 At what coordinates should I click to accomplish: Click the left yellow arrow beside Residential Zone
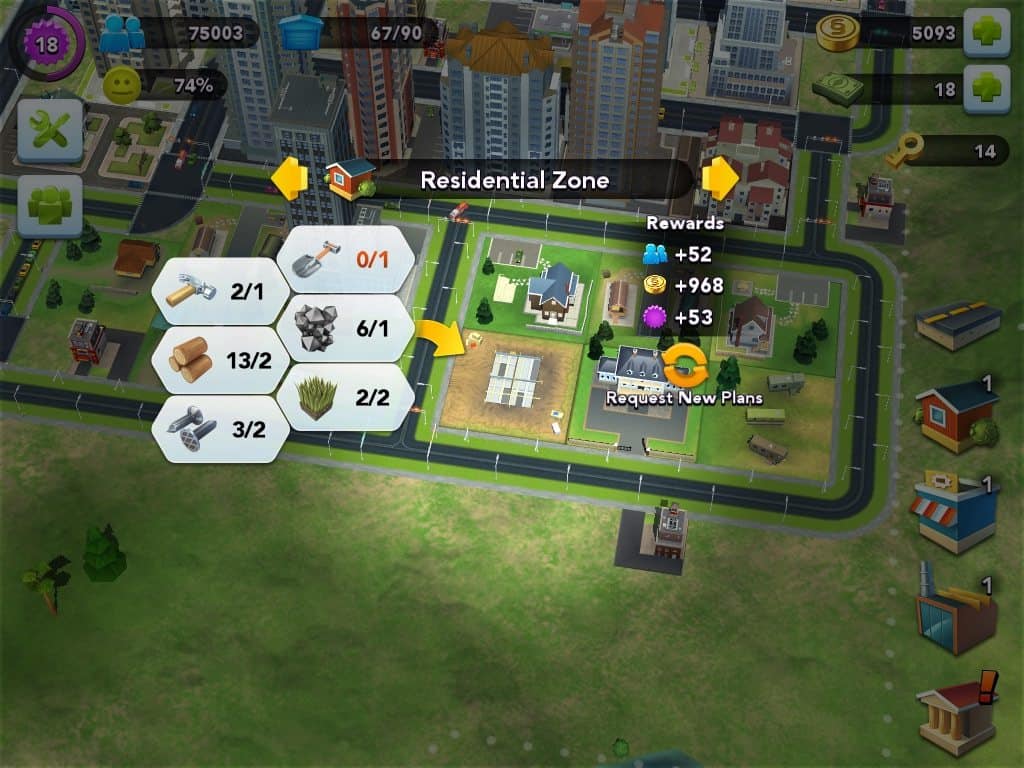pyautogui.click(x=290, y=179)
